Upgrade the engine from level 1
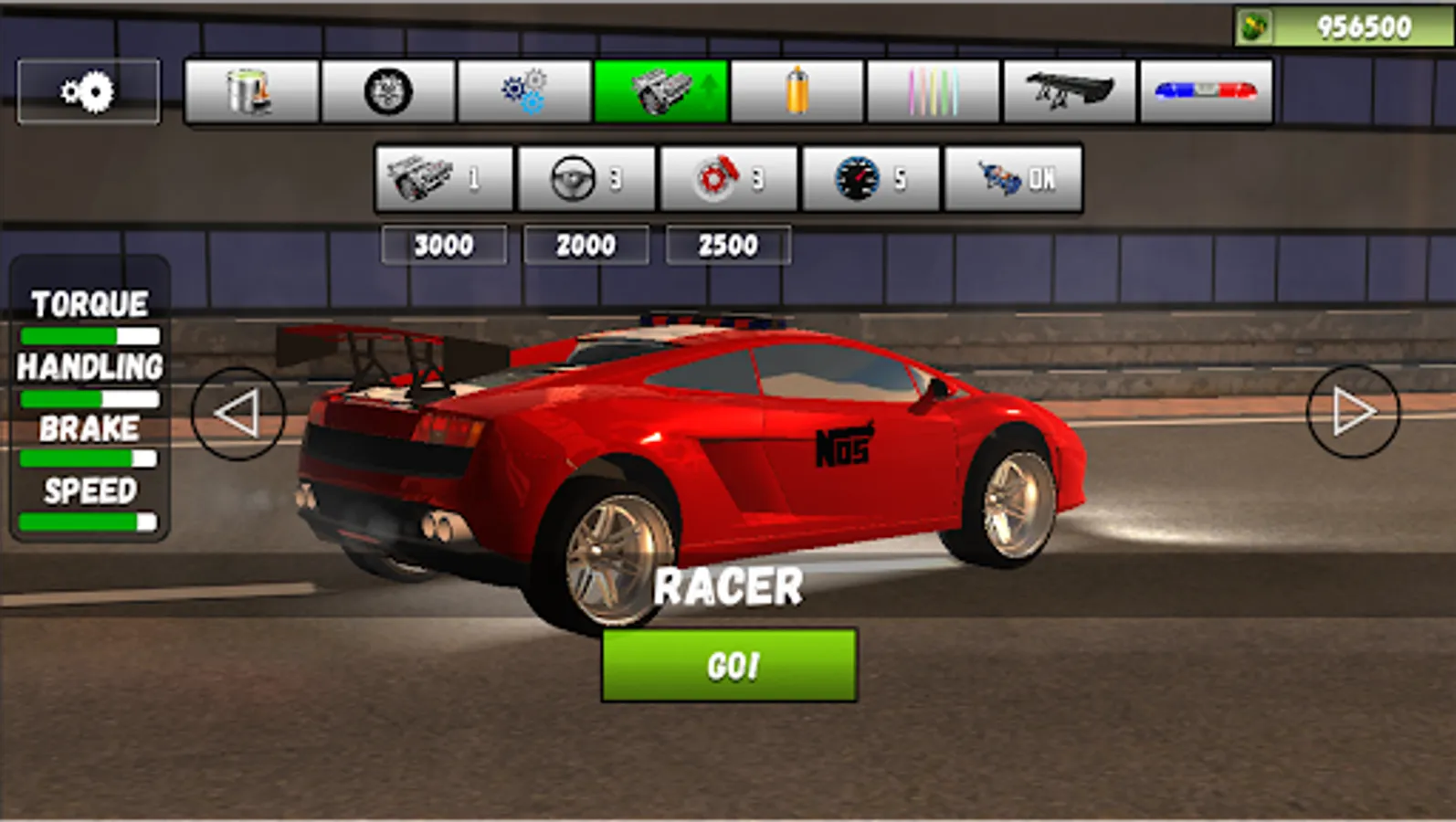1456x822 pixels. click(x=444, y=179)
